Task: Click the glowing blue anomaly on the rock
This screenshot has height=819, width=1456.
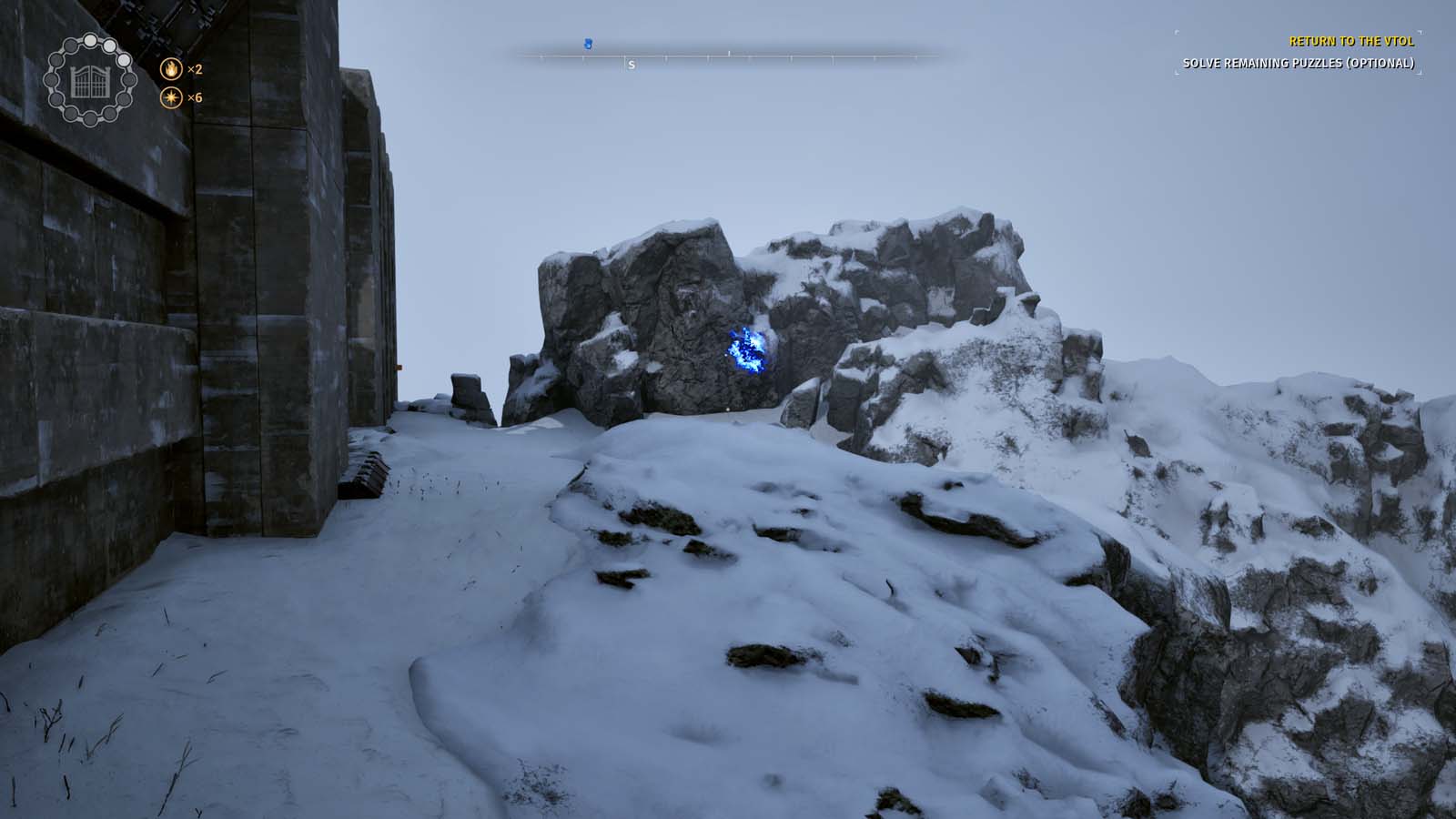Action: 746,350
